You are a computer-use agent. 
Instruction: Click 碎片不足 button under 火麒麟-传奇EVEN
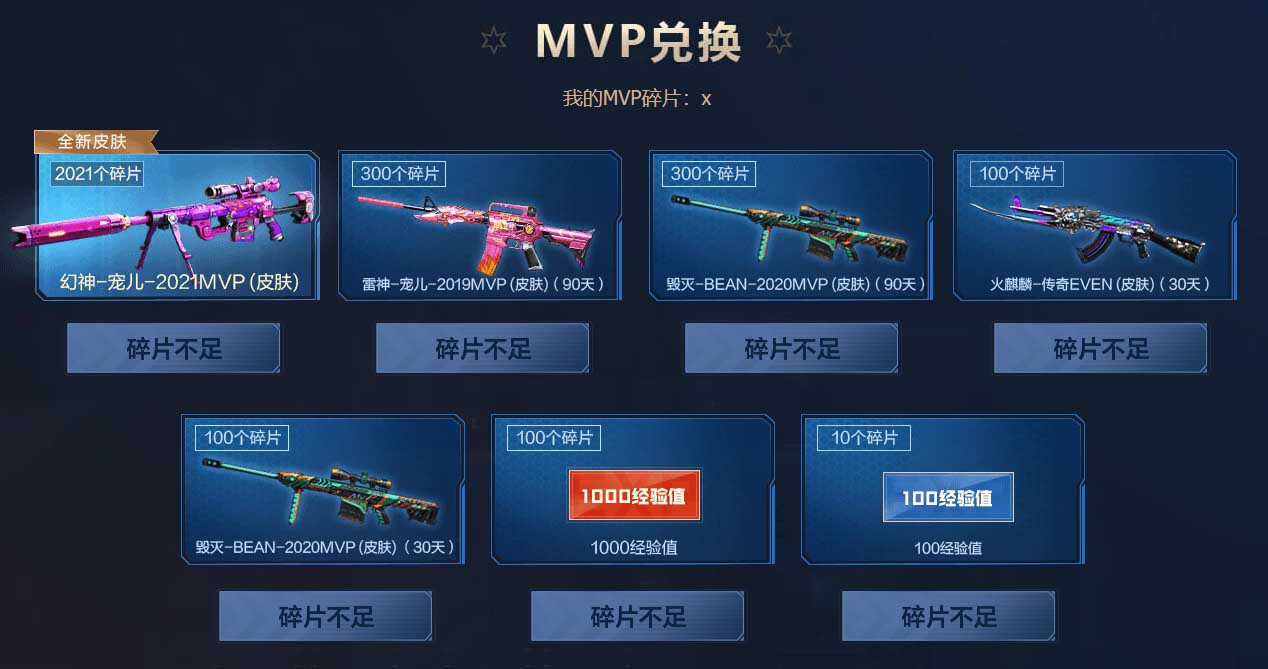(1101, 349)
